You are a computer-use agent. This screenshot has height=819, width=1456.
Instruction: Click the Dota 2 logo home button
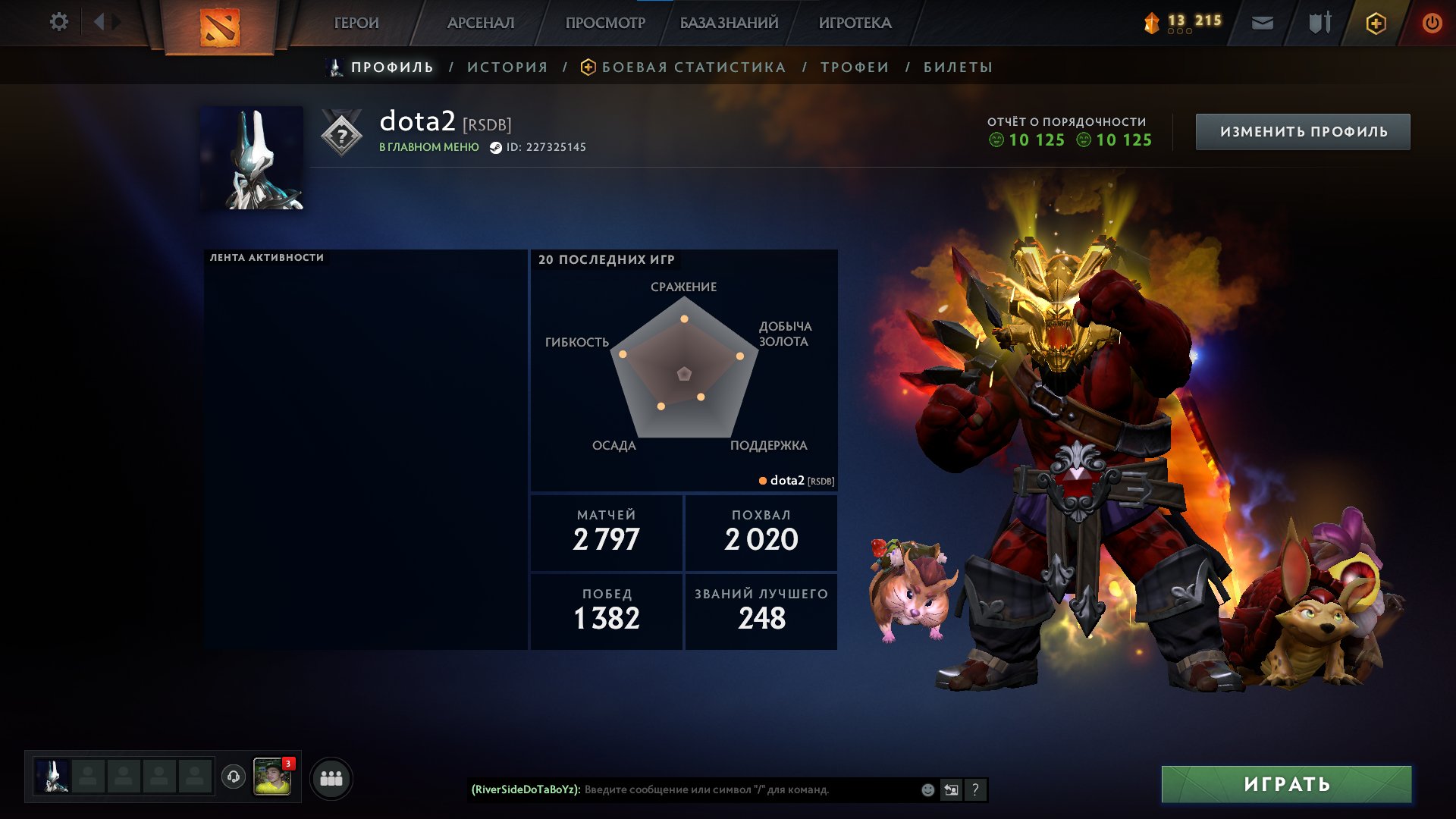pos(220,27)
